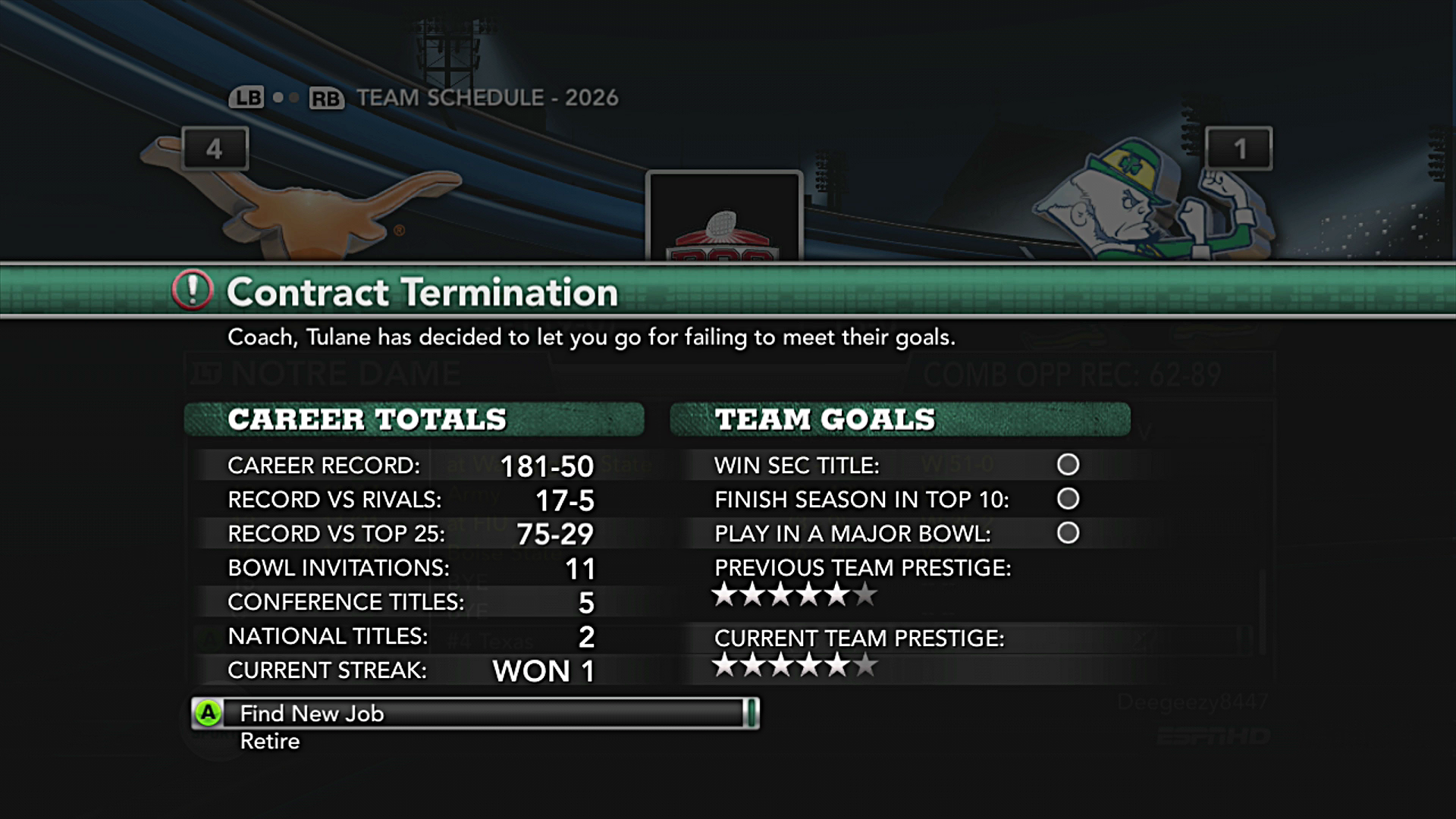The height and width of the screenshot is (819, 1456).
Task: Choose Retire from the menu
Action: point(270,742)
